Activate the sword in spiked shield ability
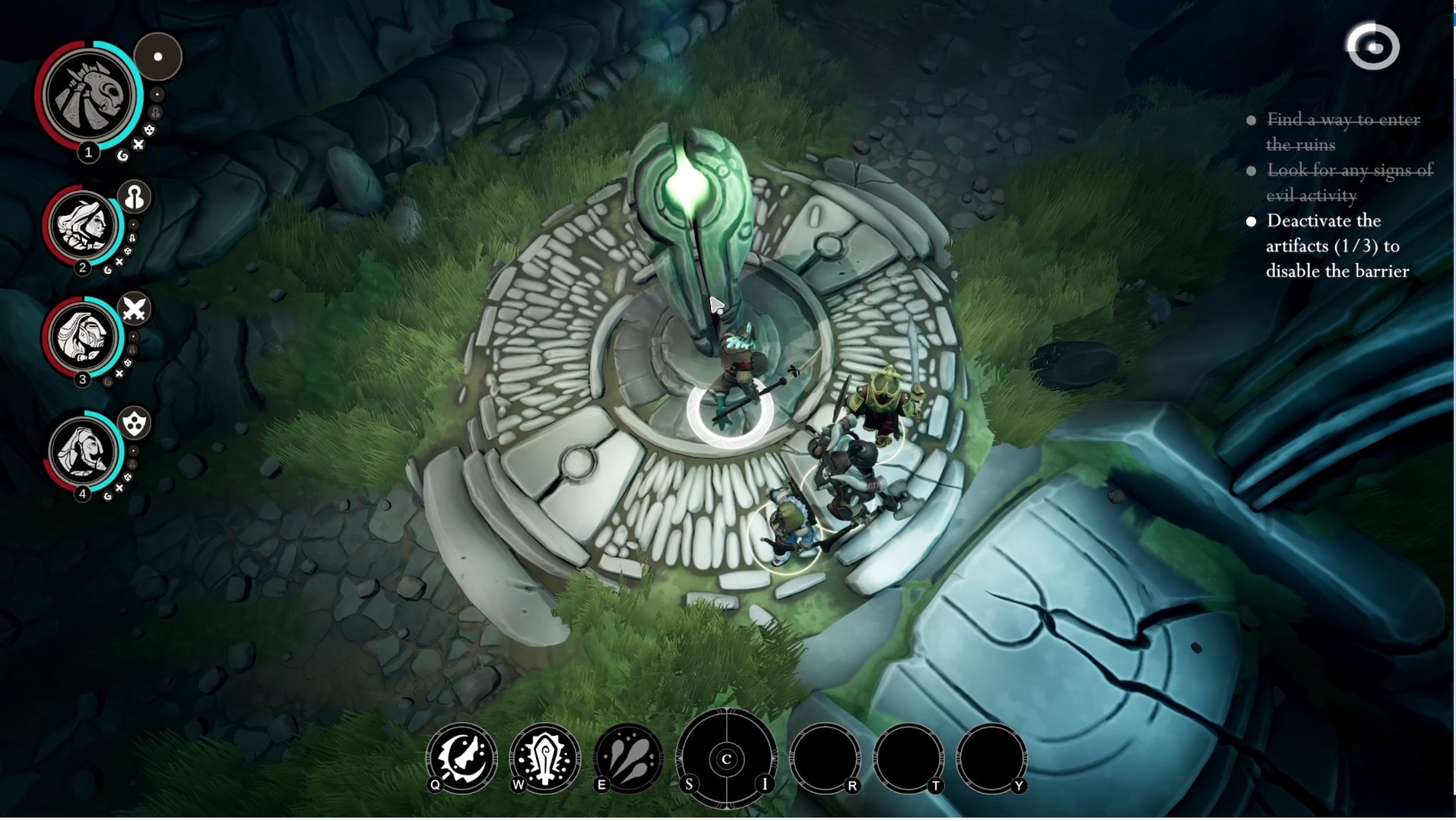 point(545,758)
